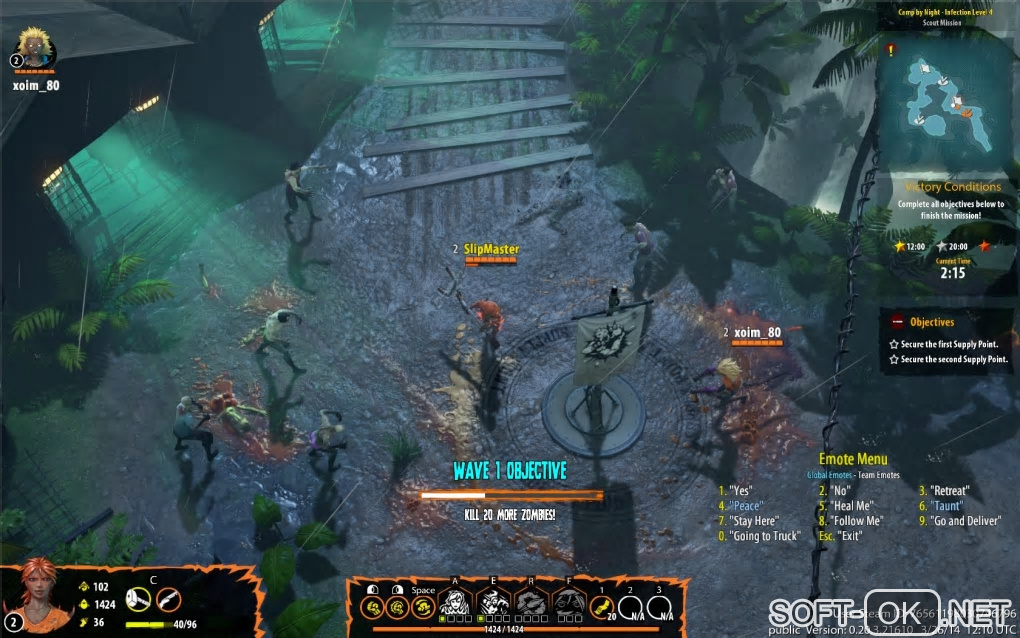Click the alert exclamation icon on the minimap
1020x638 pixels.
pos(891,49)
